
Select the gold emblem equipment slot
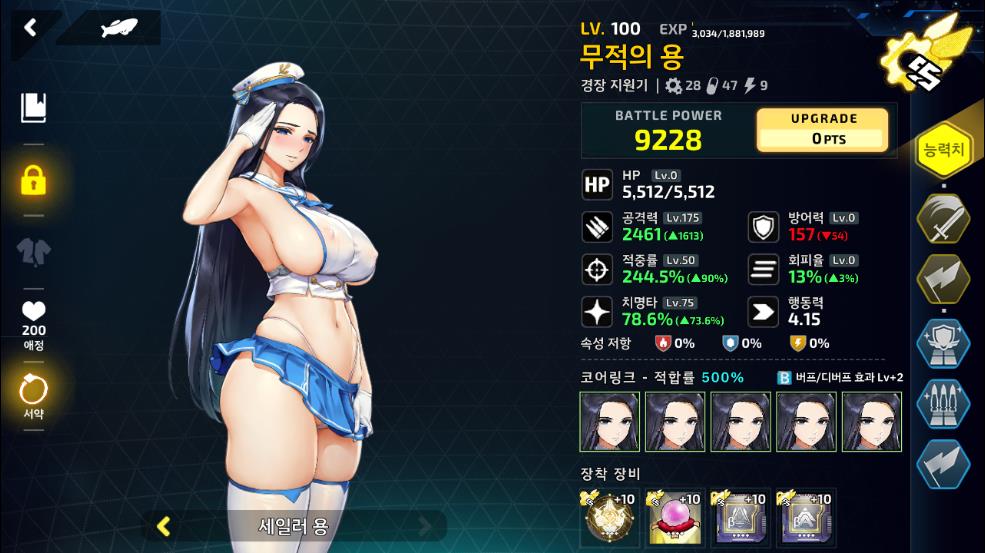[609, 518]
